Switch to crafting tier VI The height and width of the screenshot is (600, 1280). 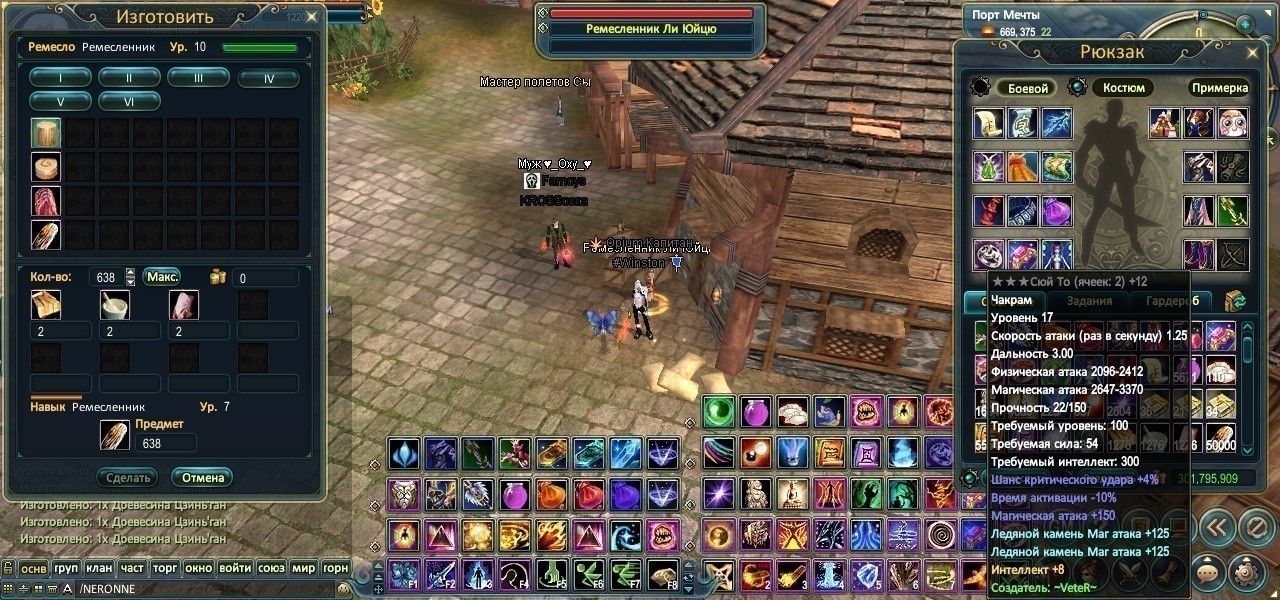(x=129, y=101)
